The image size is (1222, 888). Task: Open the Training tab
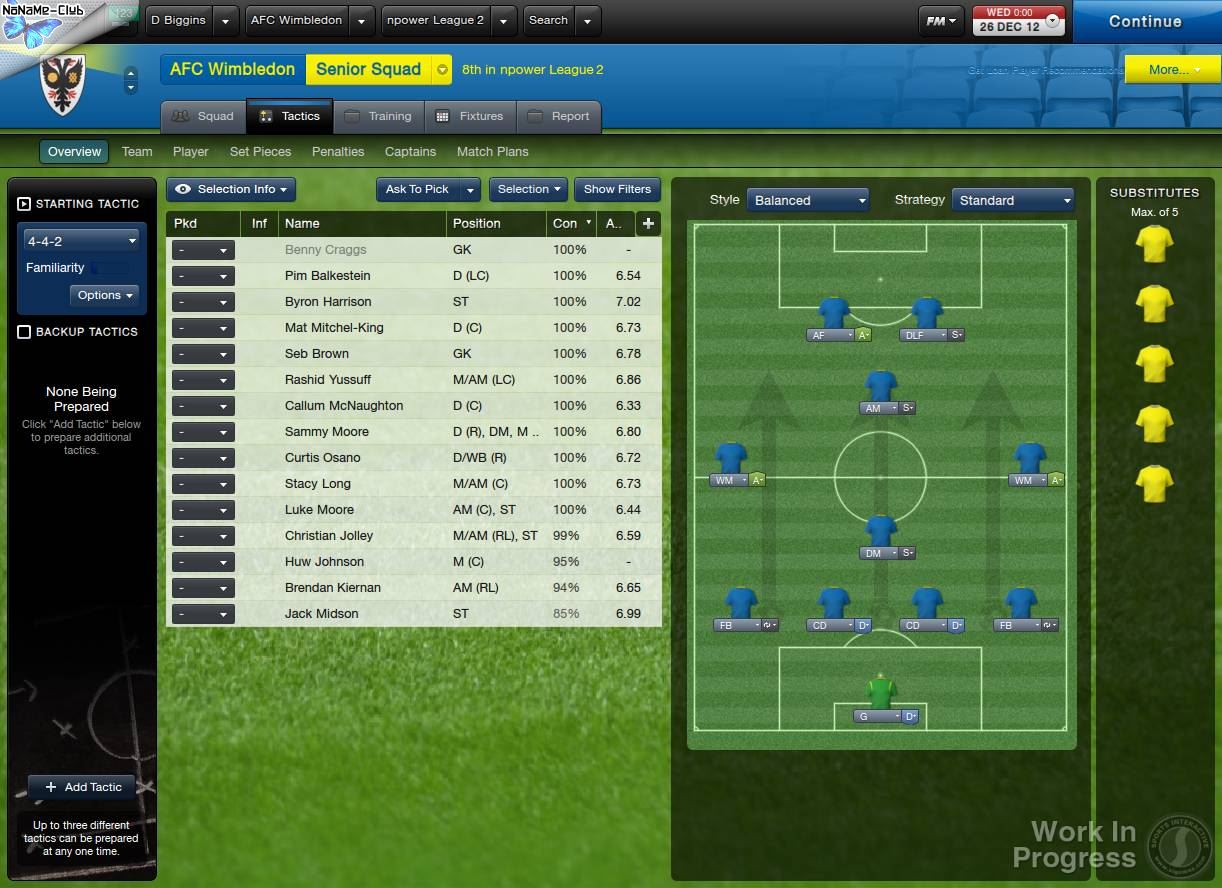coord(379,116)
